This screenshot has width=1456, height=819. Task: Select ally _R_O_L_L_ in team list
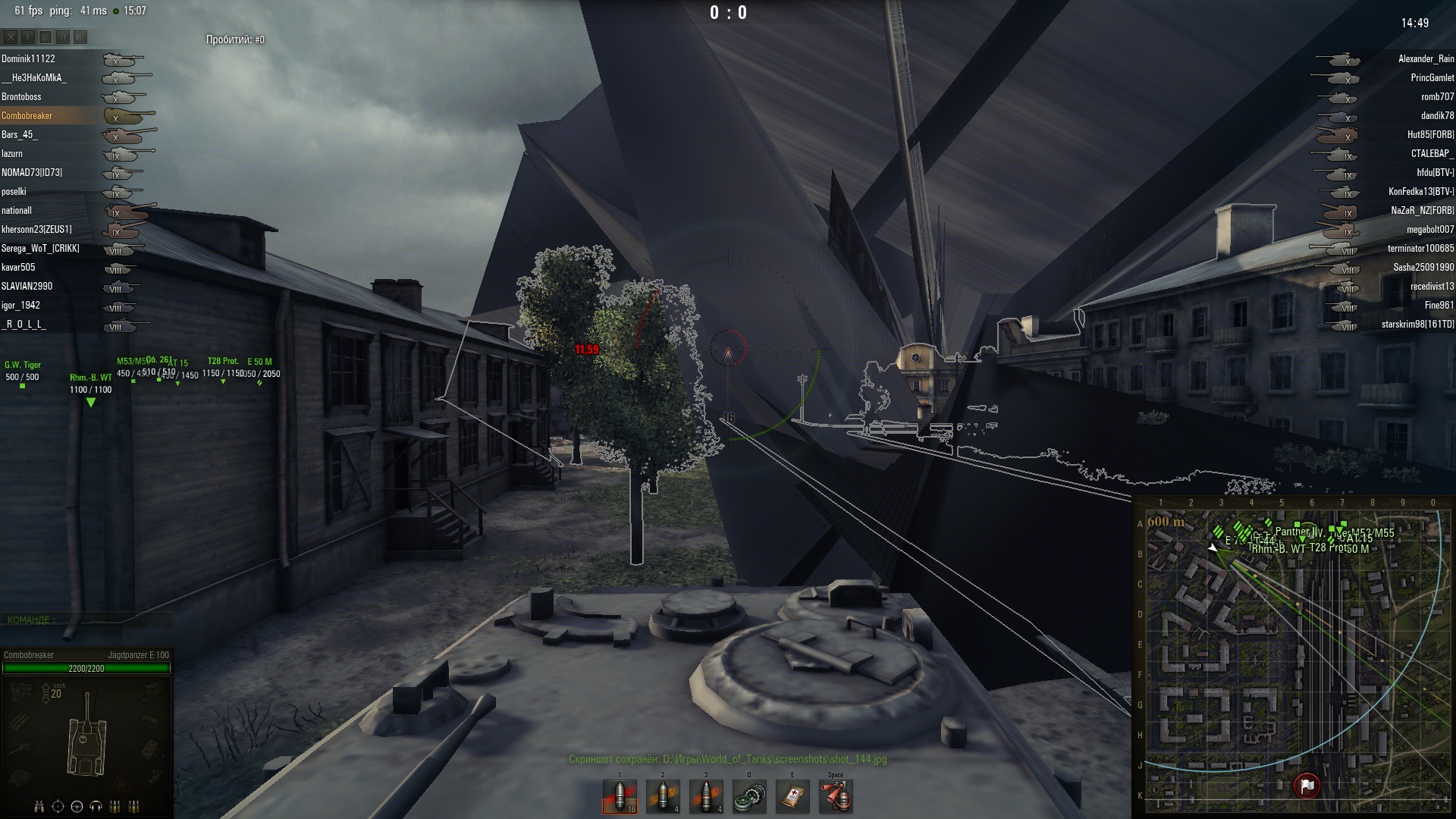[24, 325]
